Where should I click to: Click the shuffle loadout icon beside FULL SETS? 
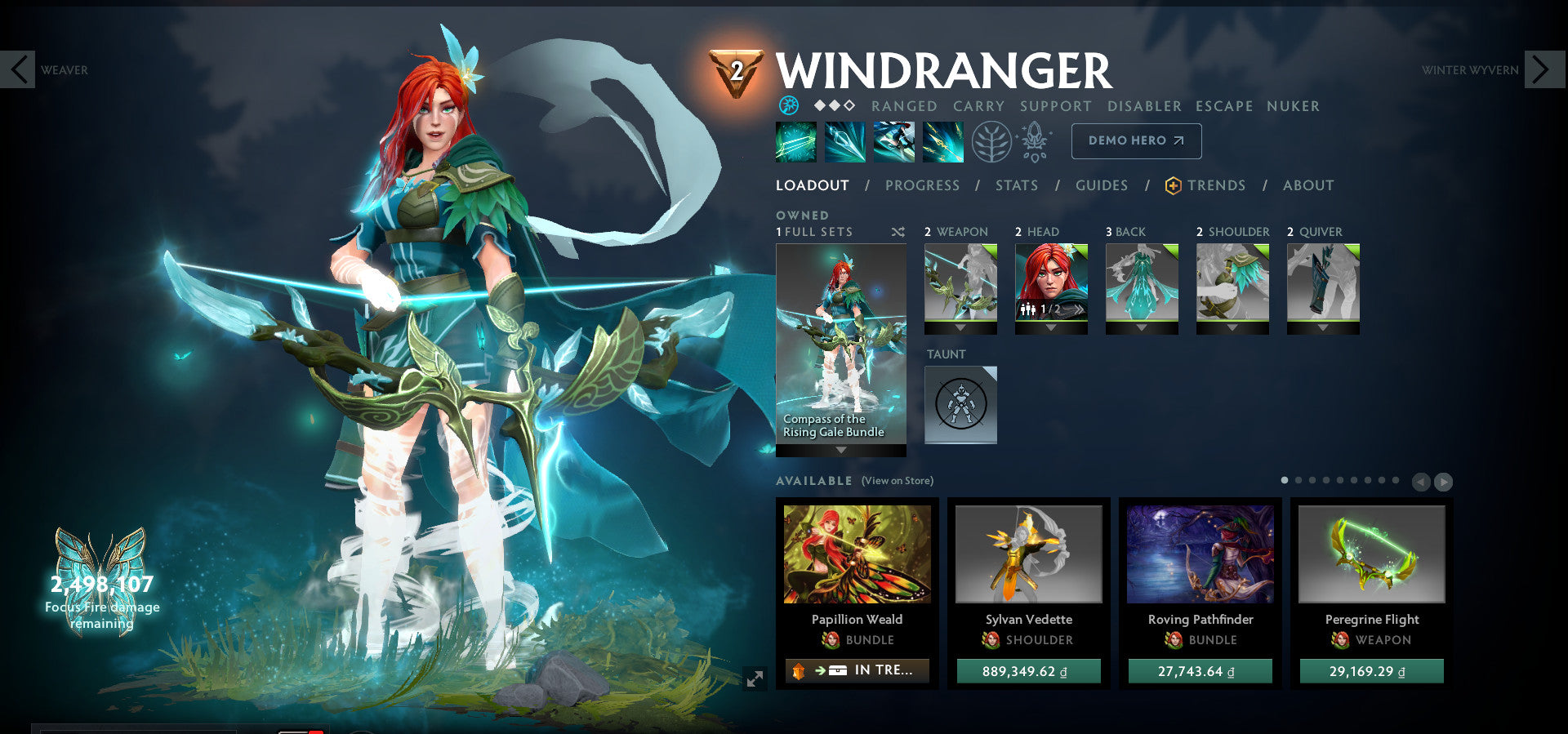click(x=897, y=232)
